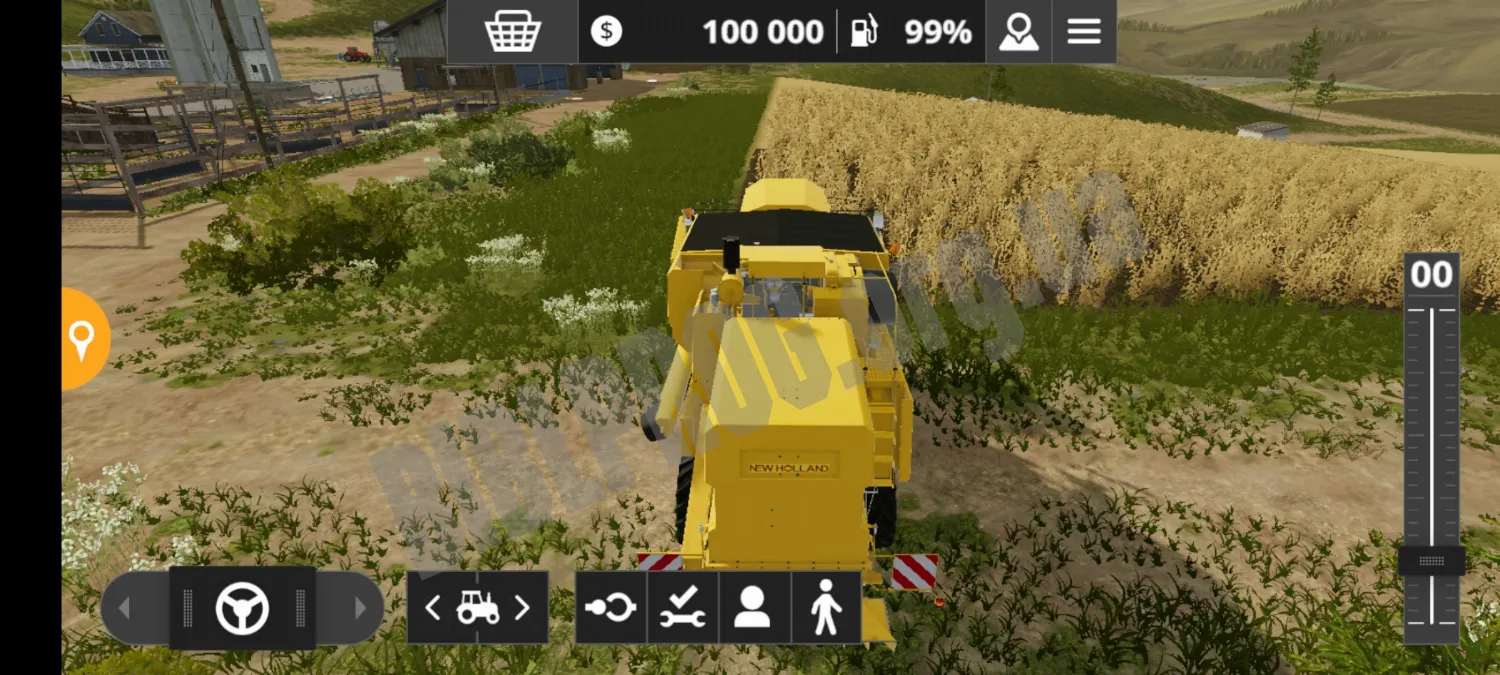Activate the wrench and checkmark tool button
Image resolution: width=1500 pixels, height=675 pixels.
pyautogui.click(x=682, y=608)
